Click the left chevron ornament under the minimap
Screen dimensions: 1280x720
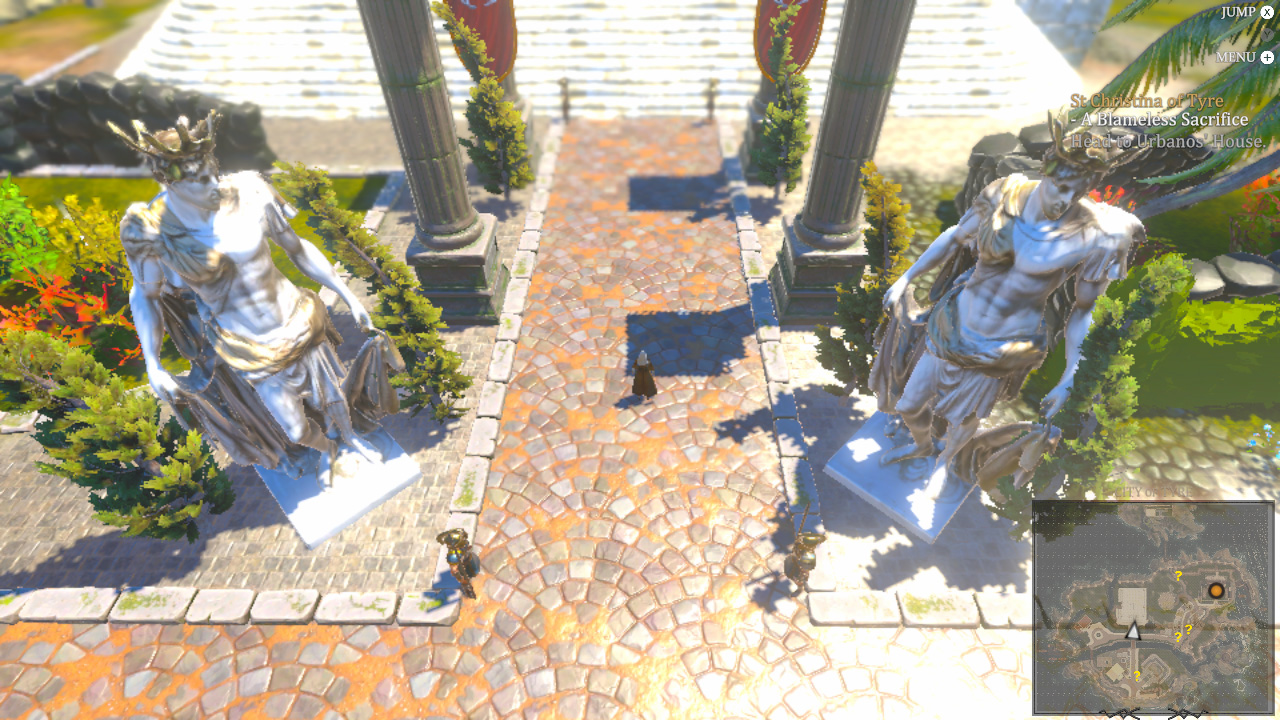pos(1119,712)
